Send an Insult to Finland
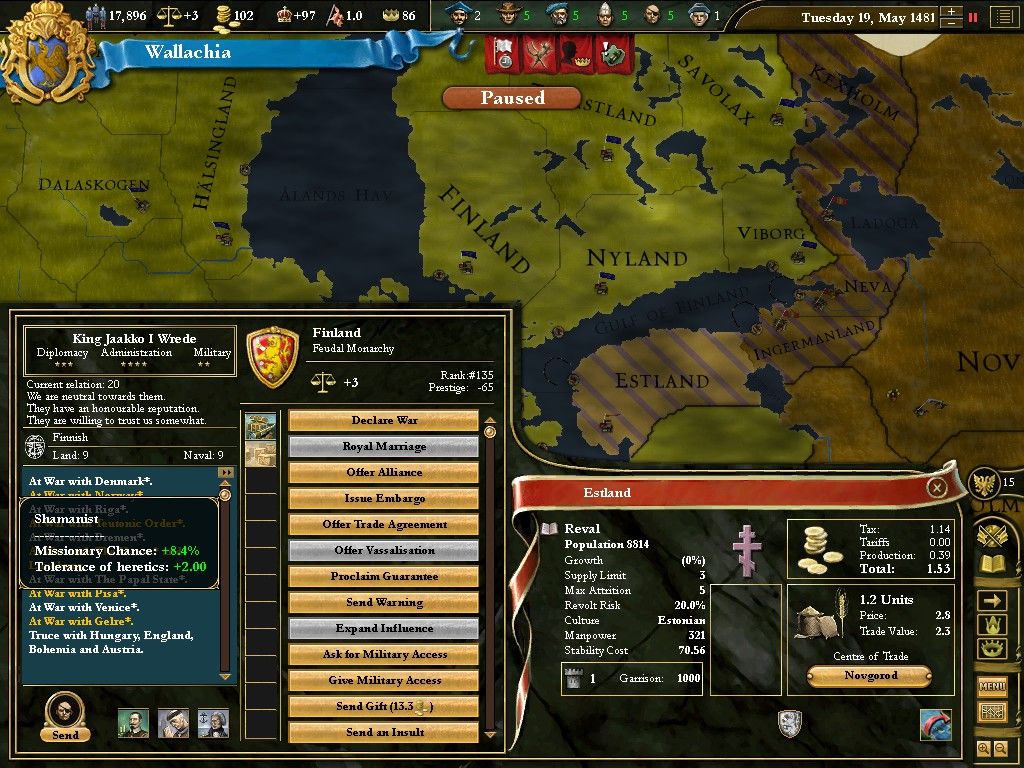 [384, 732]
